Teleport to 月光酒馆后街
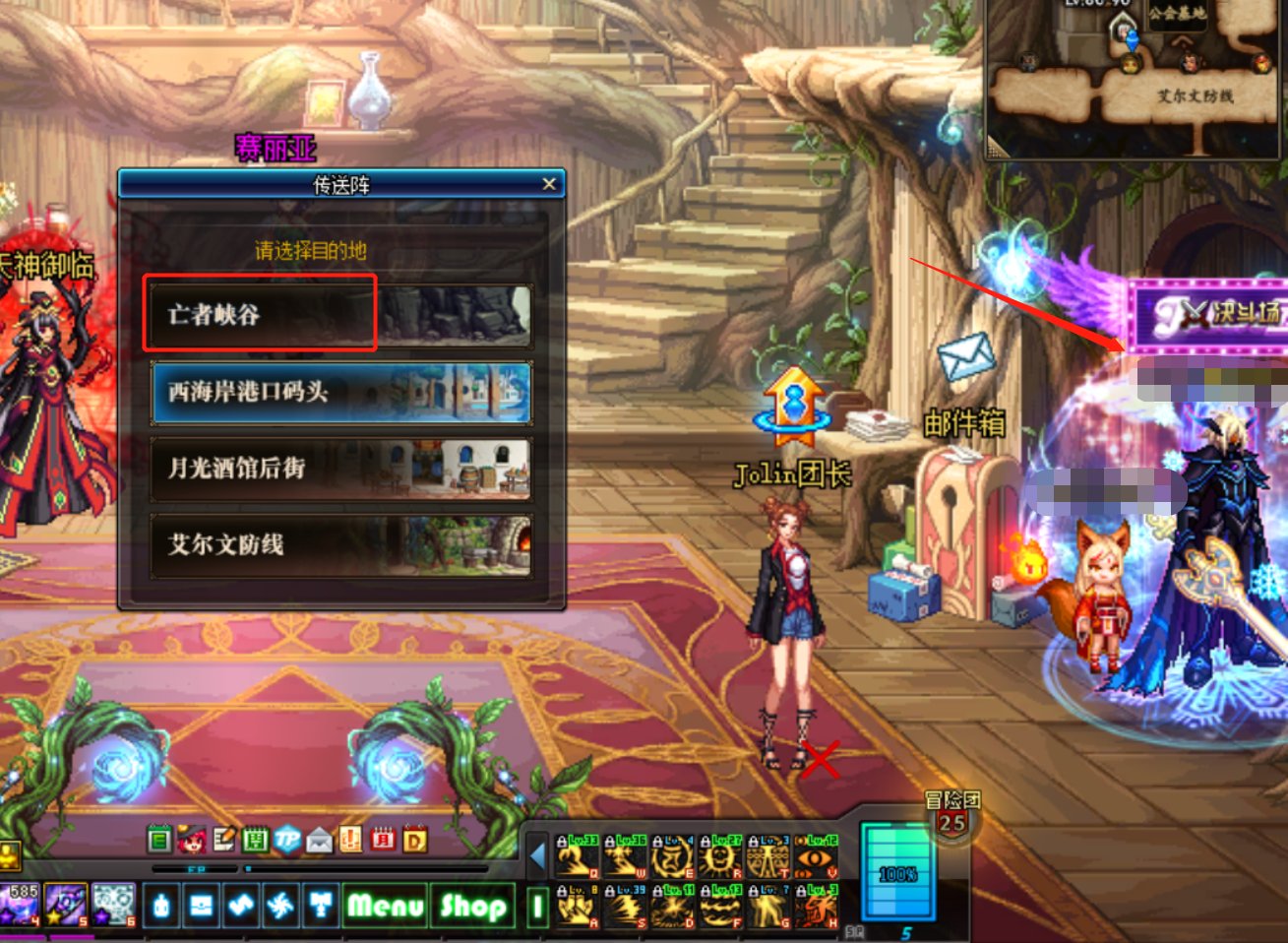The width and height of the screenshot is (1288, 943). pyautogui.click(x=339, y=468)
